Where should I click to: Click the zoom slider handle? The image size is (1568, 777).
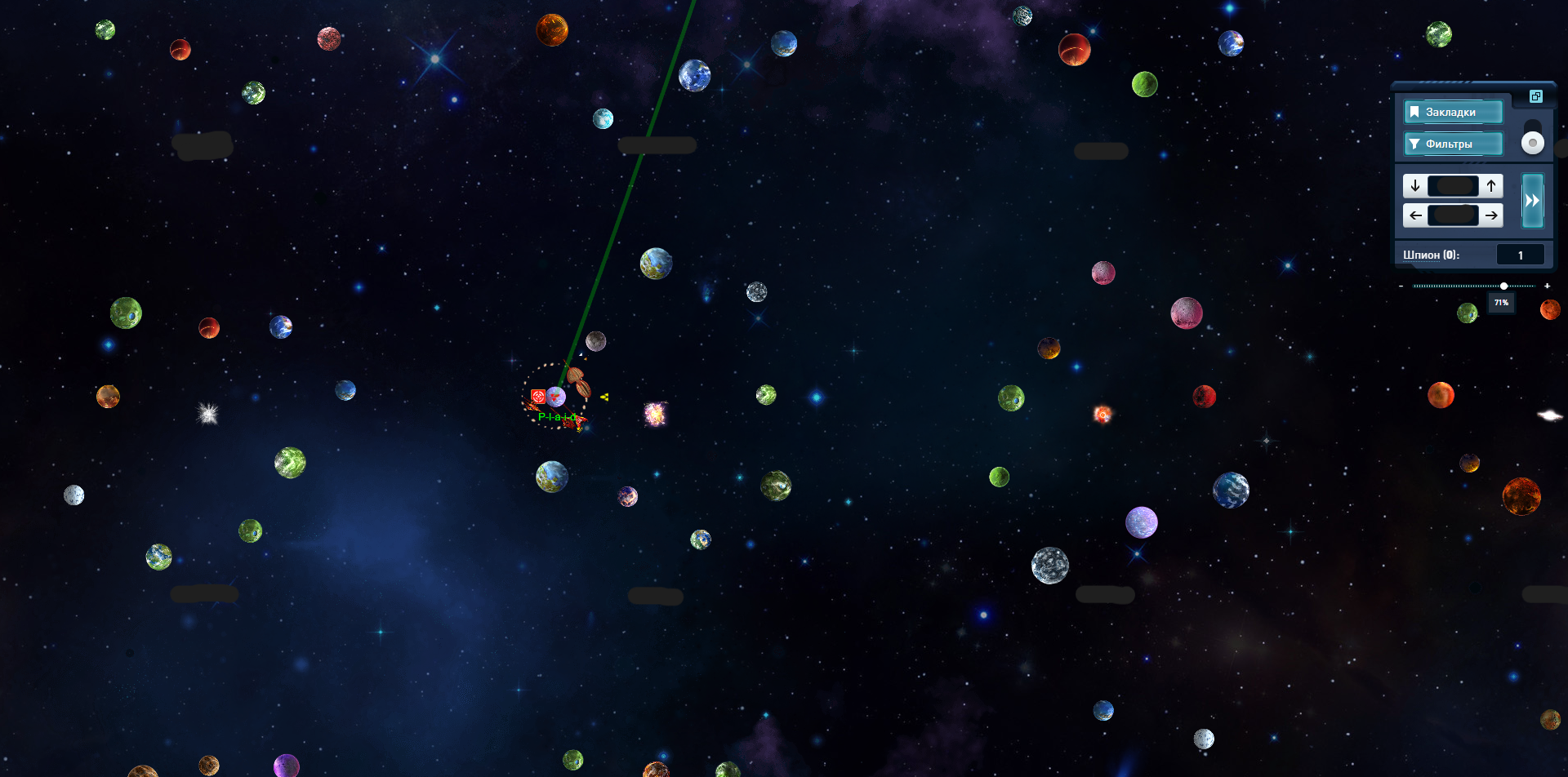pos(1503,286)
